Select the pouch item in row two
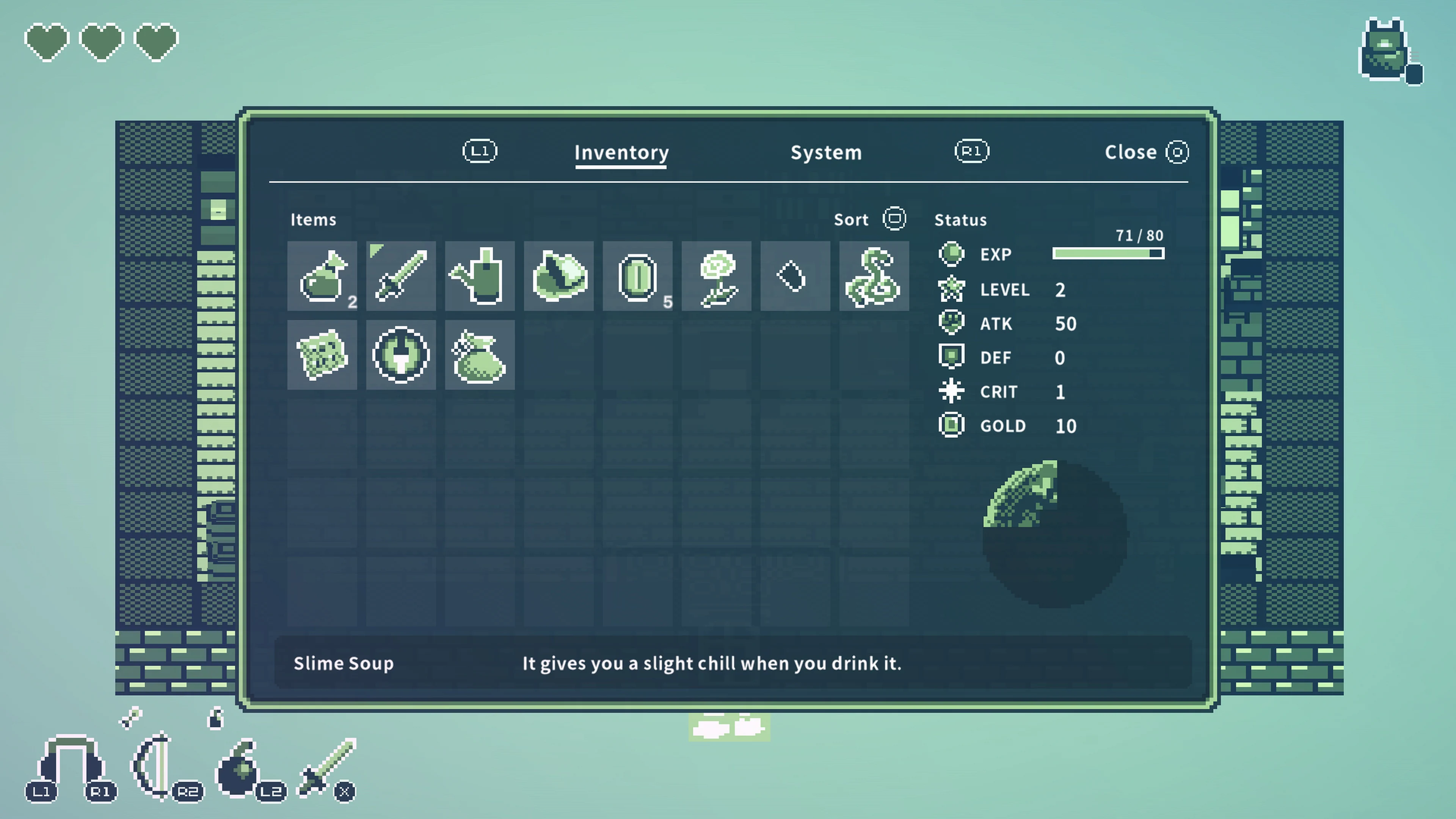1456x819 pixels. tap(480, 355)
